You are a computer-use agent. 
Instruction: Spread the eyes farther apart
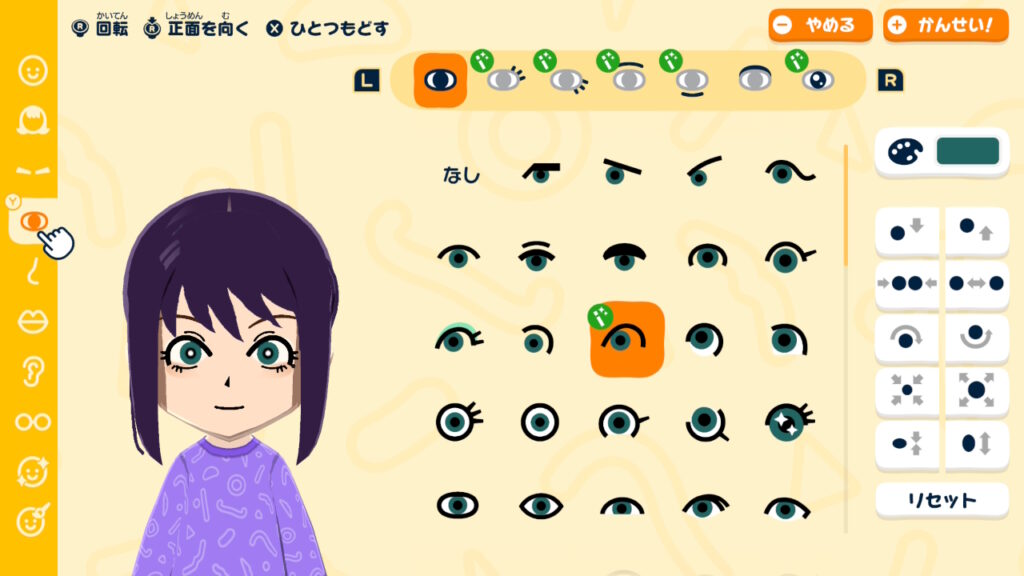976,284
